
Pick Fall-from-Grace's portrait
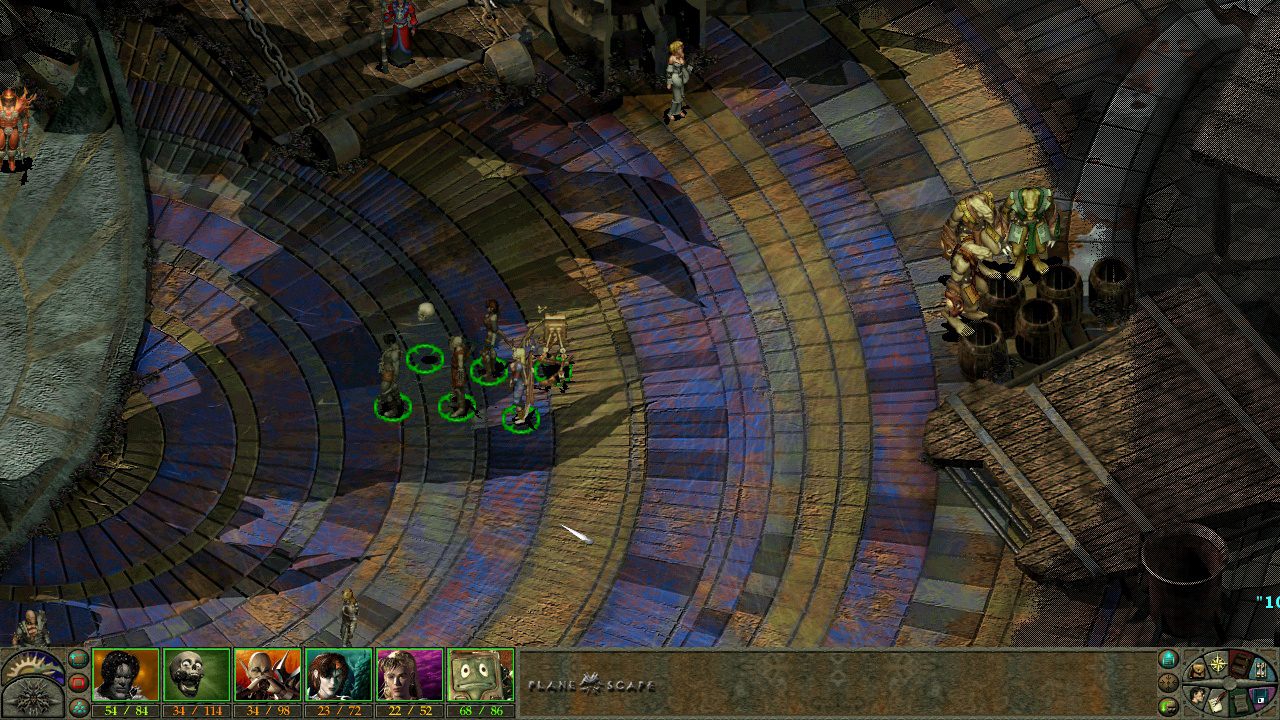pyautogui.click(x=409, y=675)
